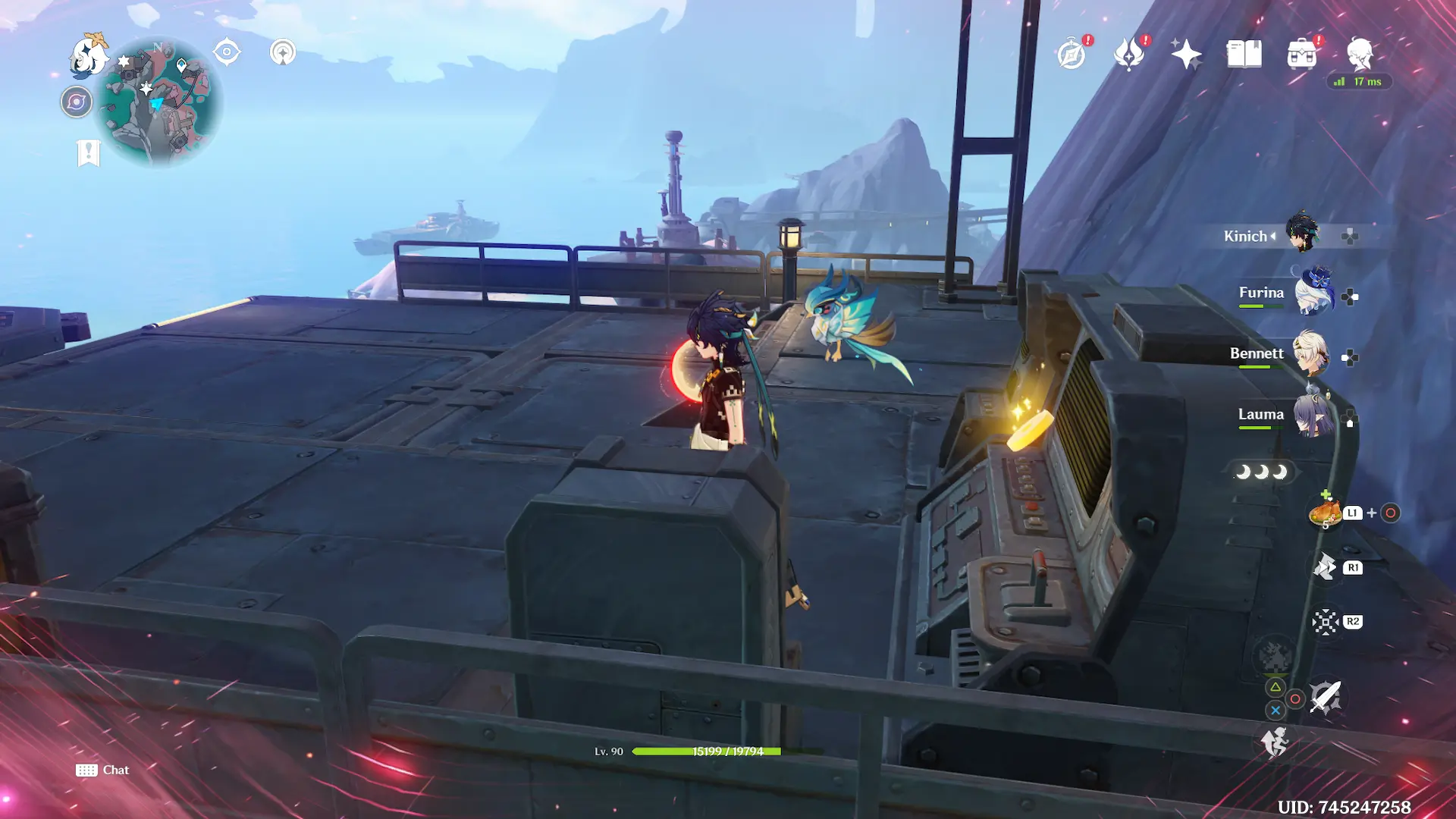This screenshot has width=1456, height=819.
Task: Use the food quick-use item
Action: [1325, 513]
